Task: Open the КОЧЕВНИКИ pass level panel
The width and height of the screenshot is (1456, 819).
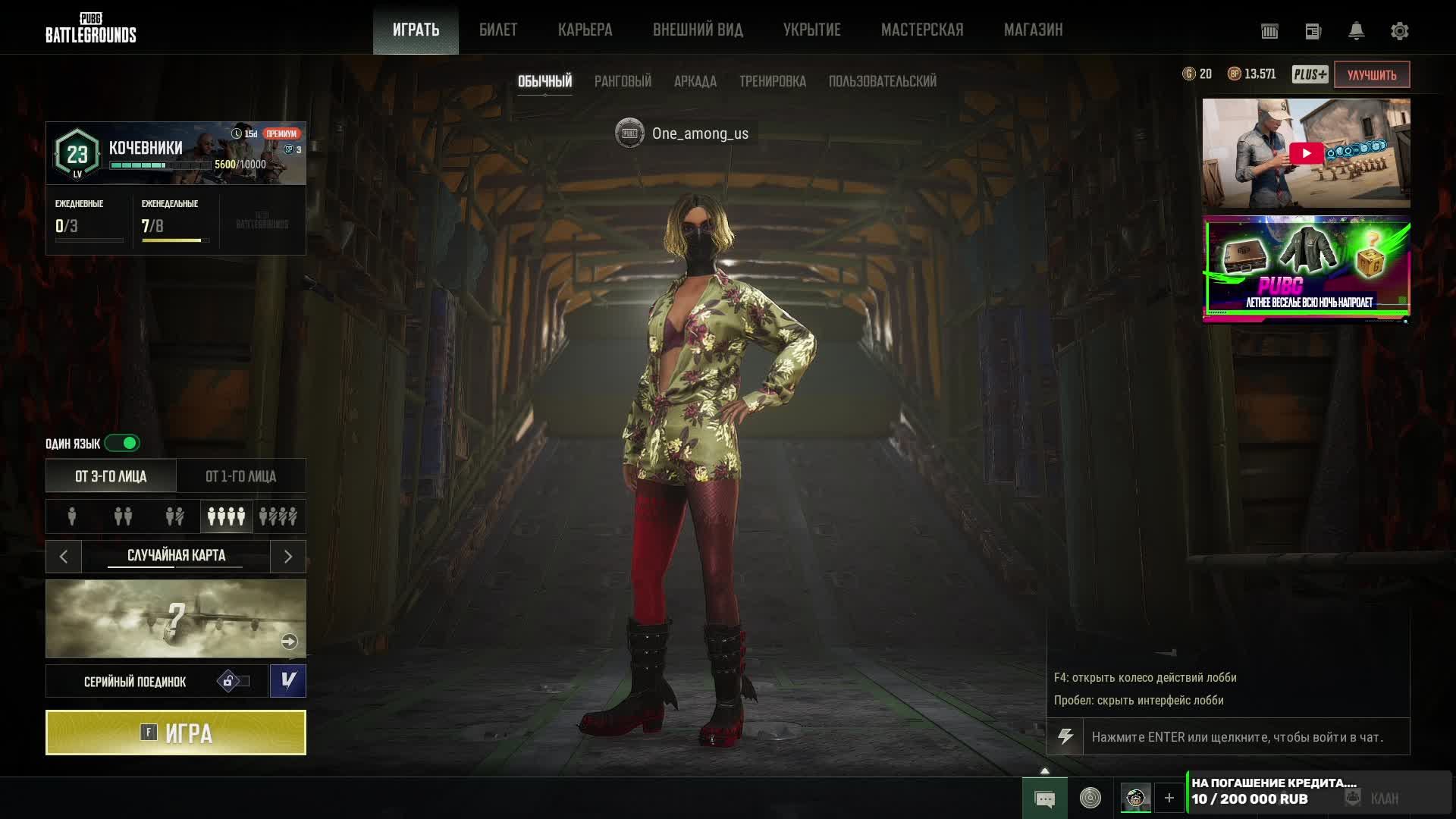Action: tap(176, 153)
